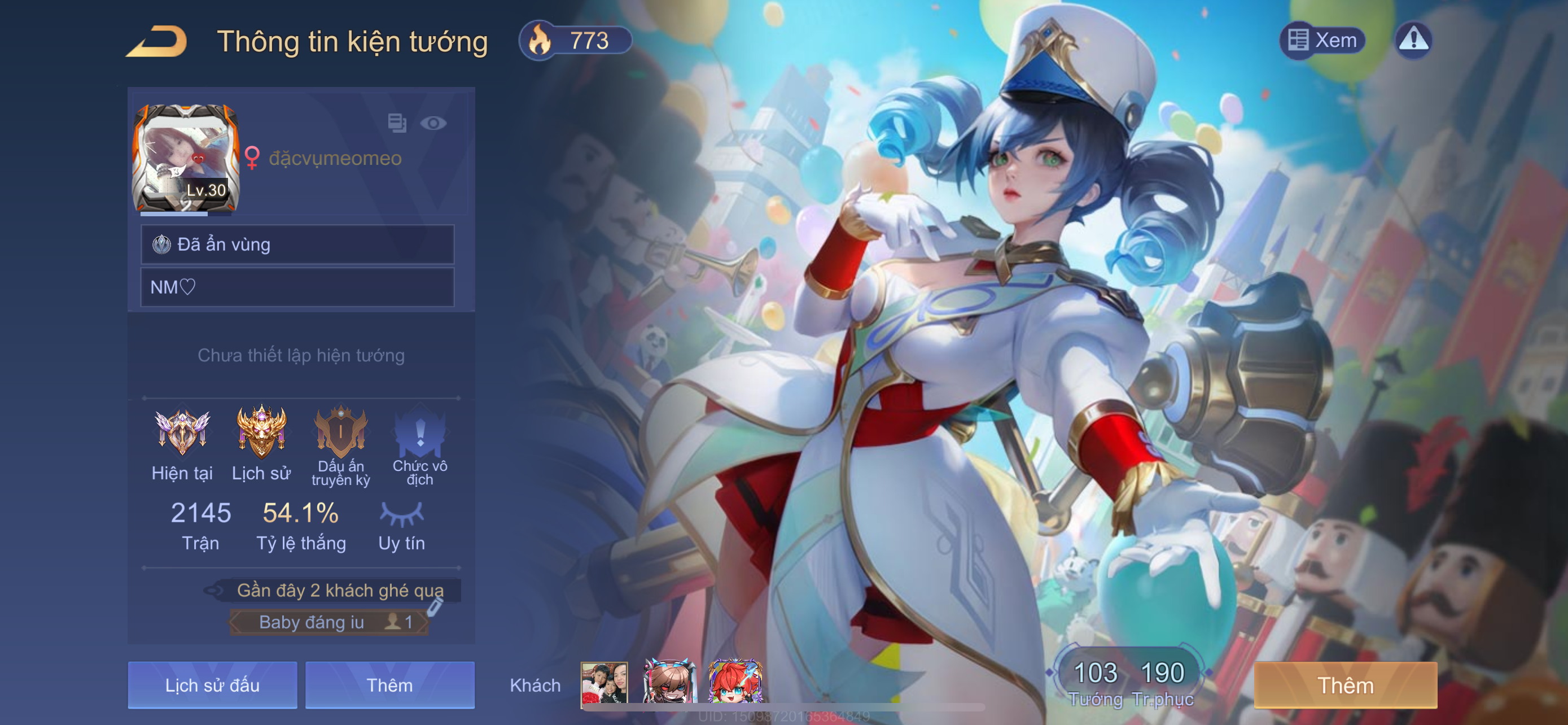Edit the NM signature field
The image size is (1568, 725).
point(297,287)
